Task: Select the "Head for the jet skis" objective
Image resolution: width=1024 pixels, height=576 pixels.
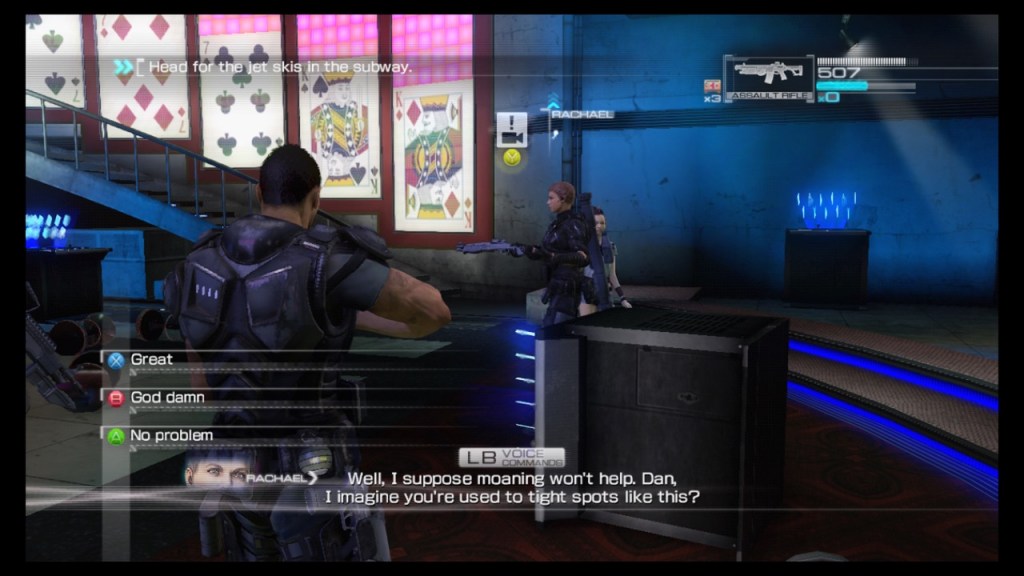Action: point(280,67)
